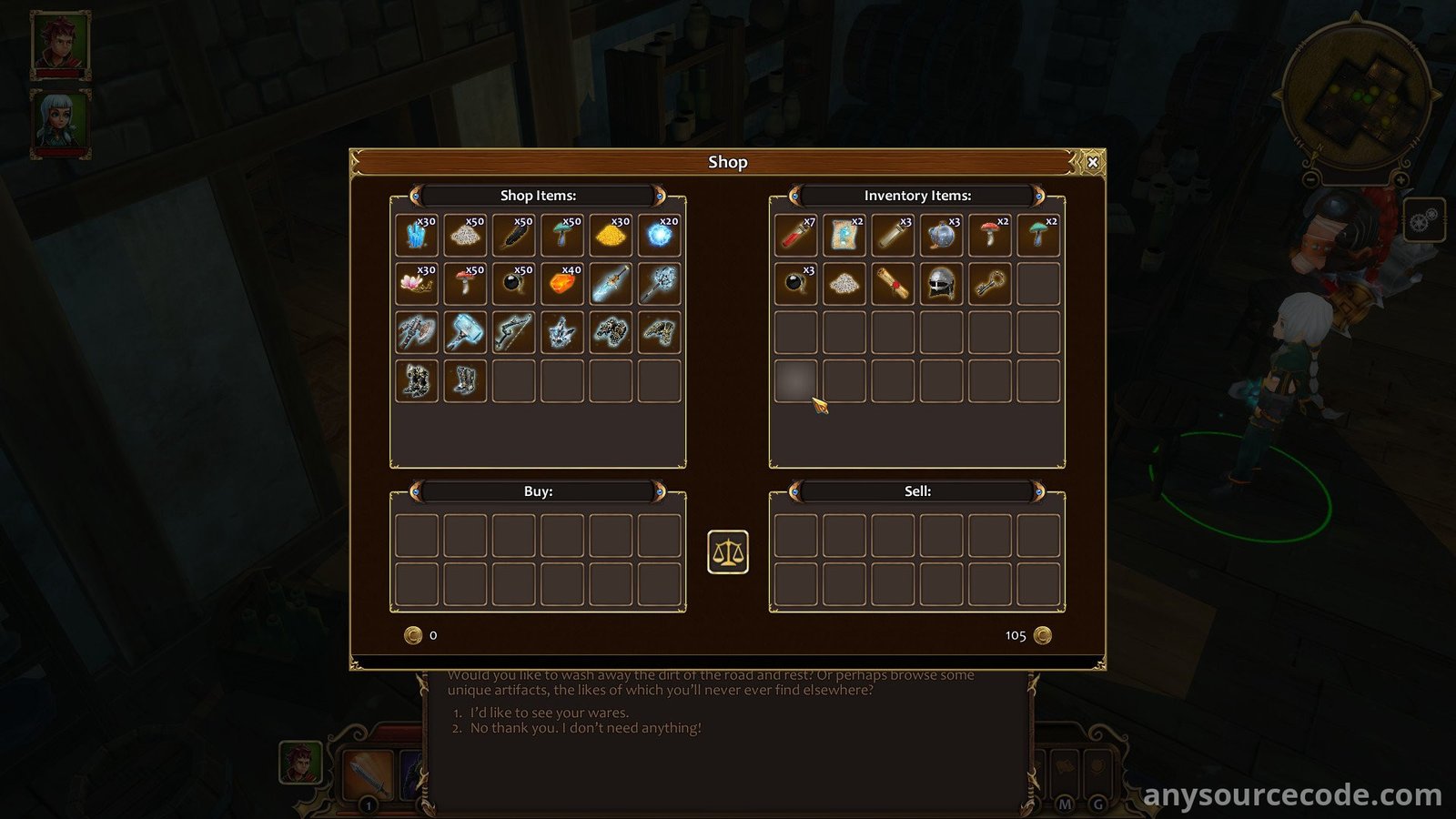Confirm the trade with the scales button
The width and height of the screenshot is (1456, 819).
pos(728,551)
